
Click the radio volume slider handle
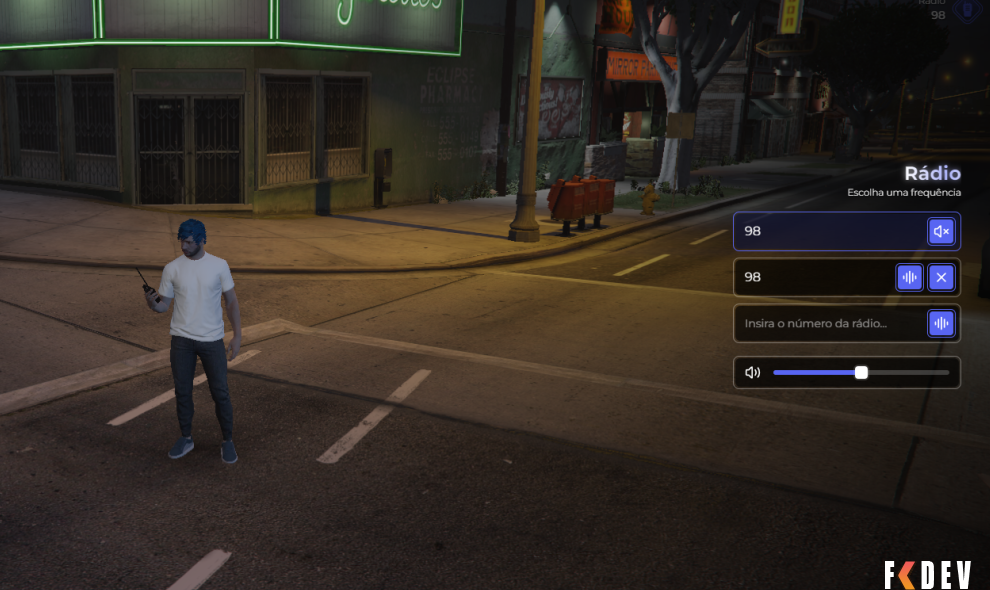(861, 373)
